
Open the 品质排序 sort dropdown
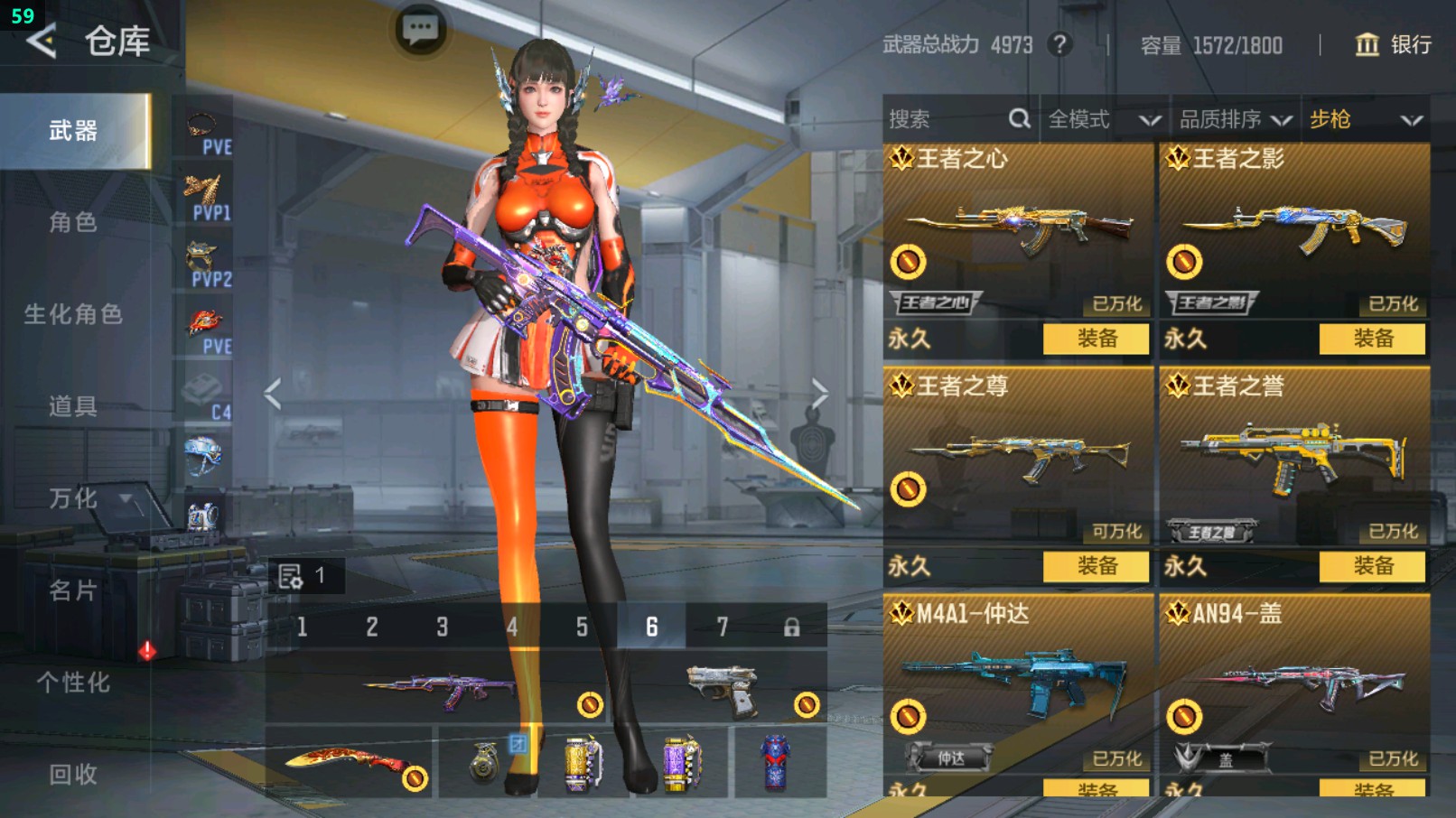coord(1234,119)
